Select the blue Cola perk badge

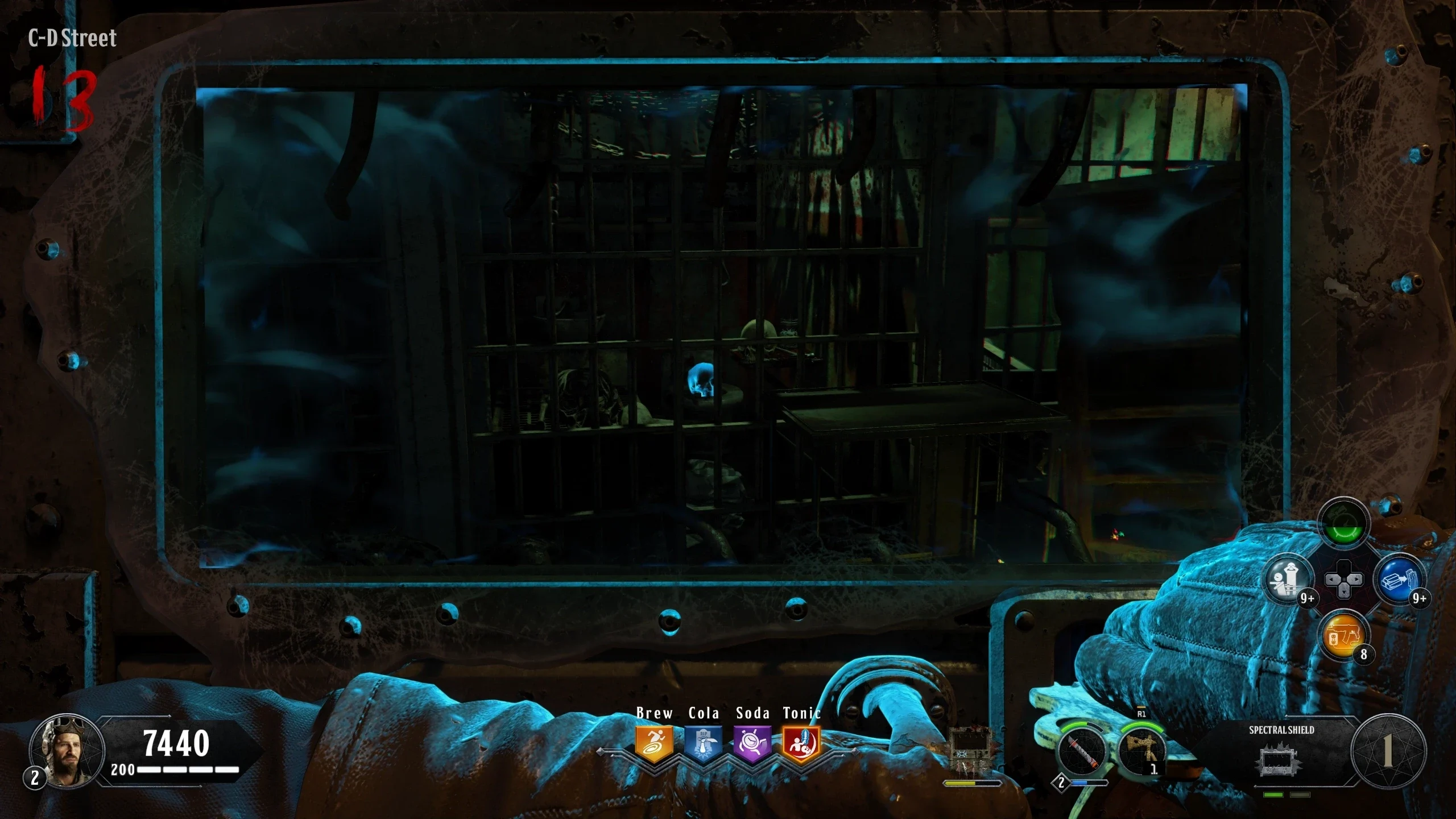point(703,743)
